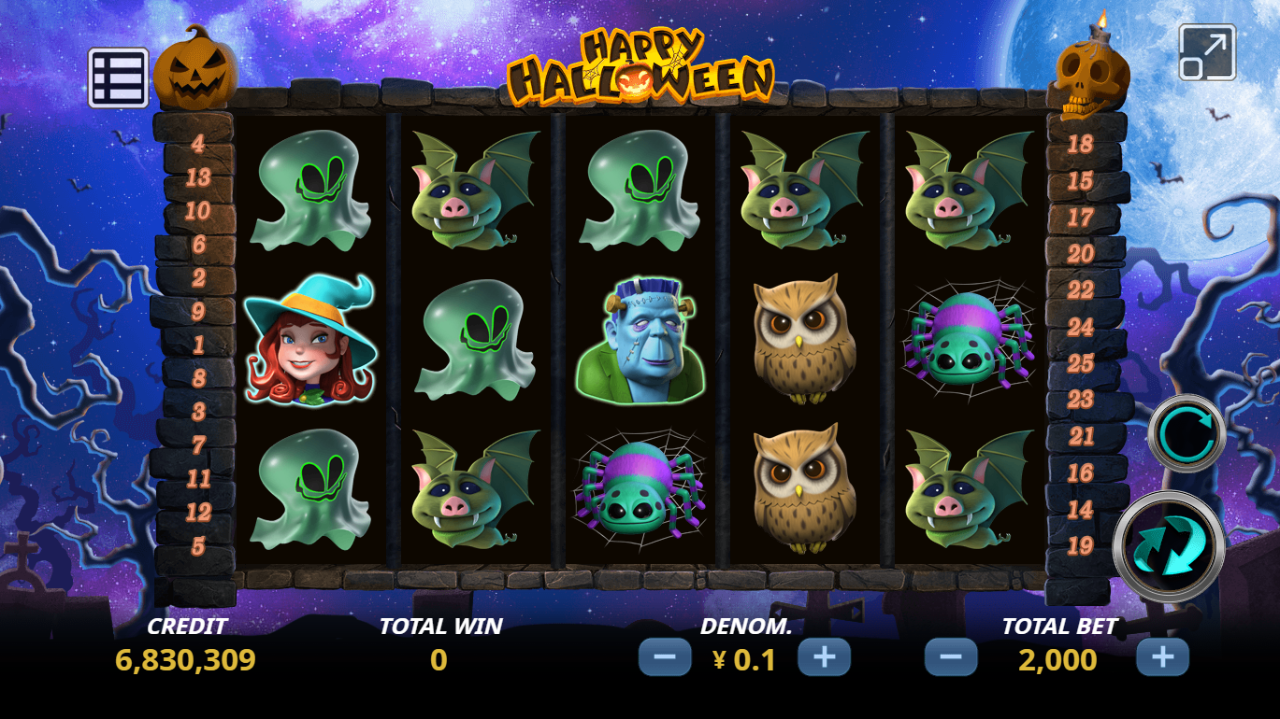Raise the total bet amount
This screenshot has height=719, width=1280.
tap(1162, 658)
